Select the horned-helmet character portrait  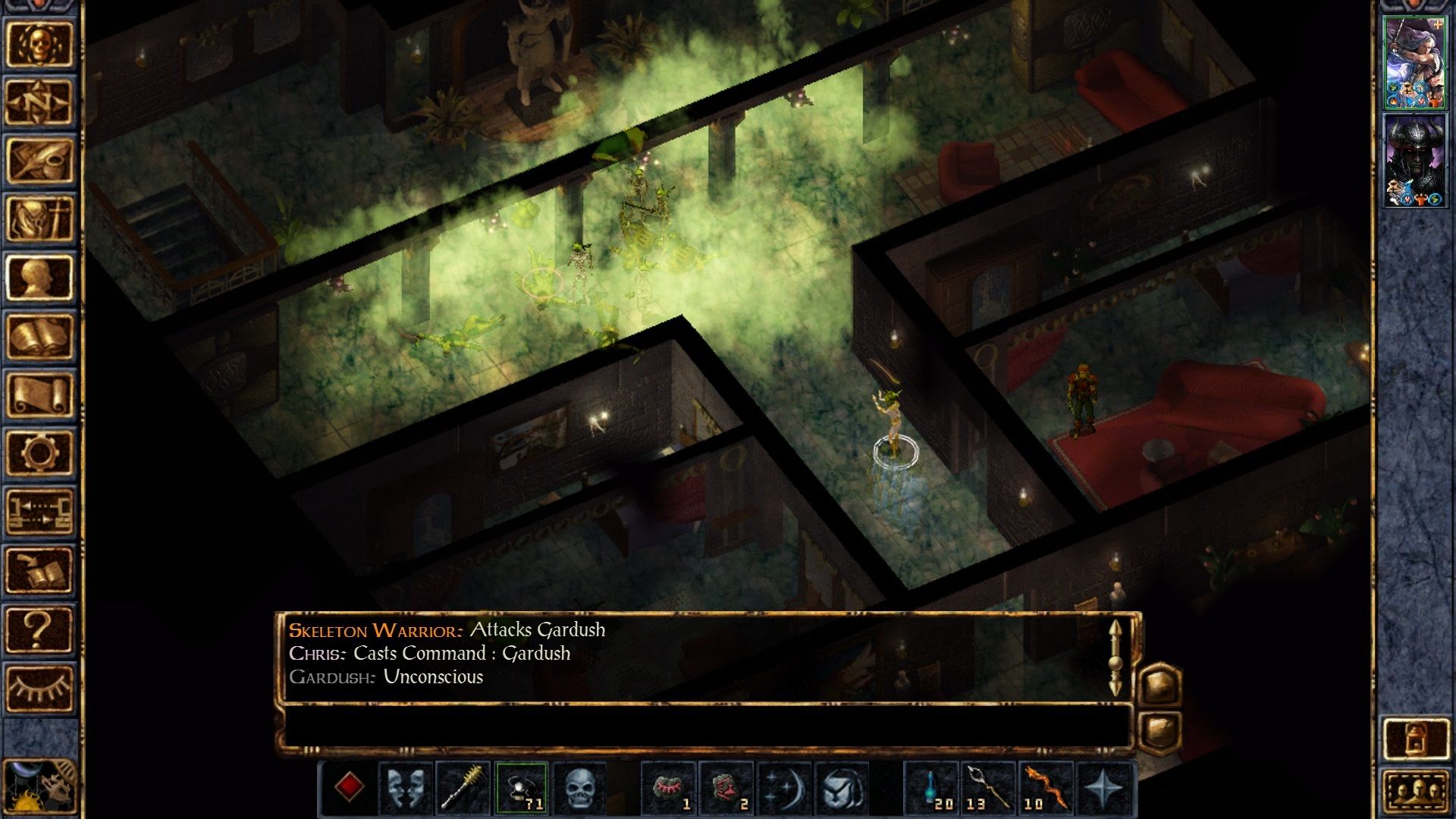point(1415,161)
